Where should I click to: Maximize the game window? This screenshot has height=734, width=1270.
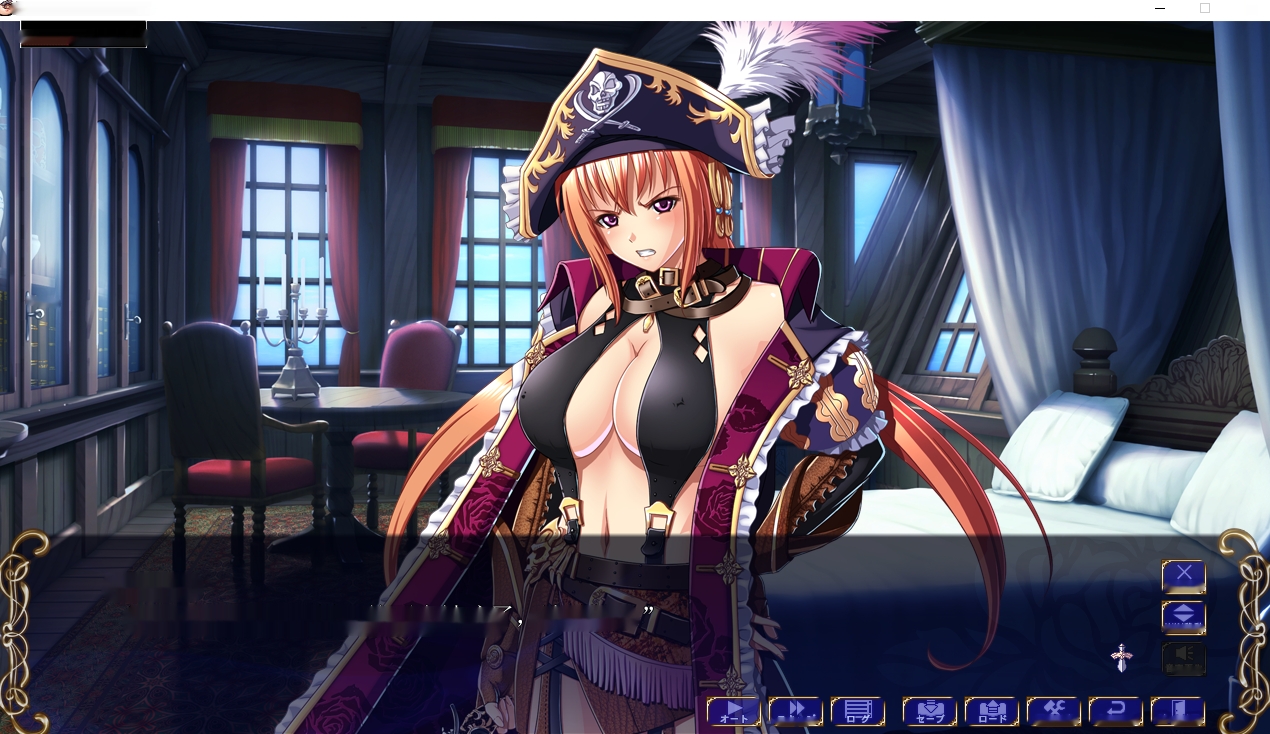tap(1205, 9)
